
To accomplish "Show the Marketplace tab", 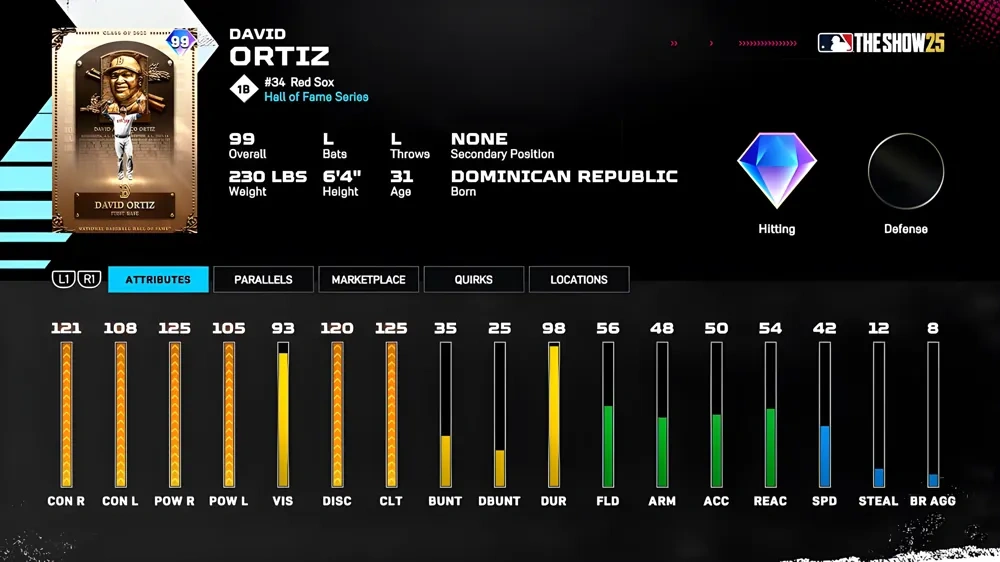I will pyautogui.click(x=368, y=280).
